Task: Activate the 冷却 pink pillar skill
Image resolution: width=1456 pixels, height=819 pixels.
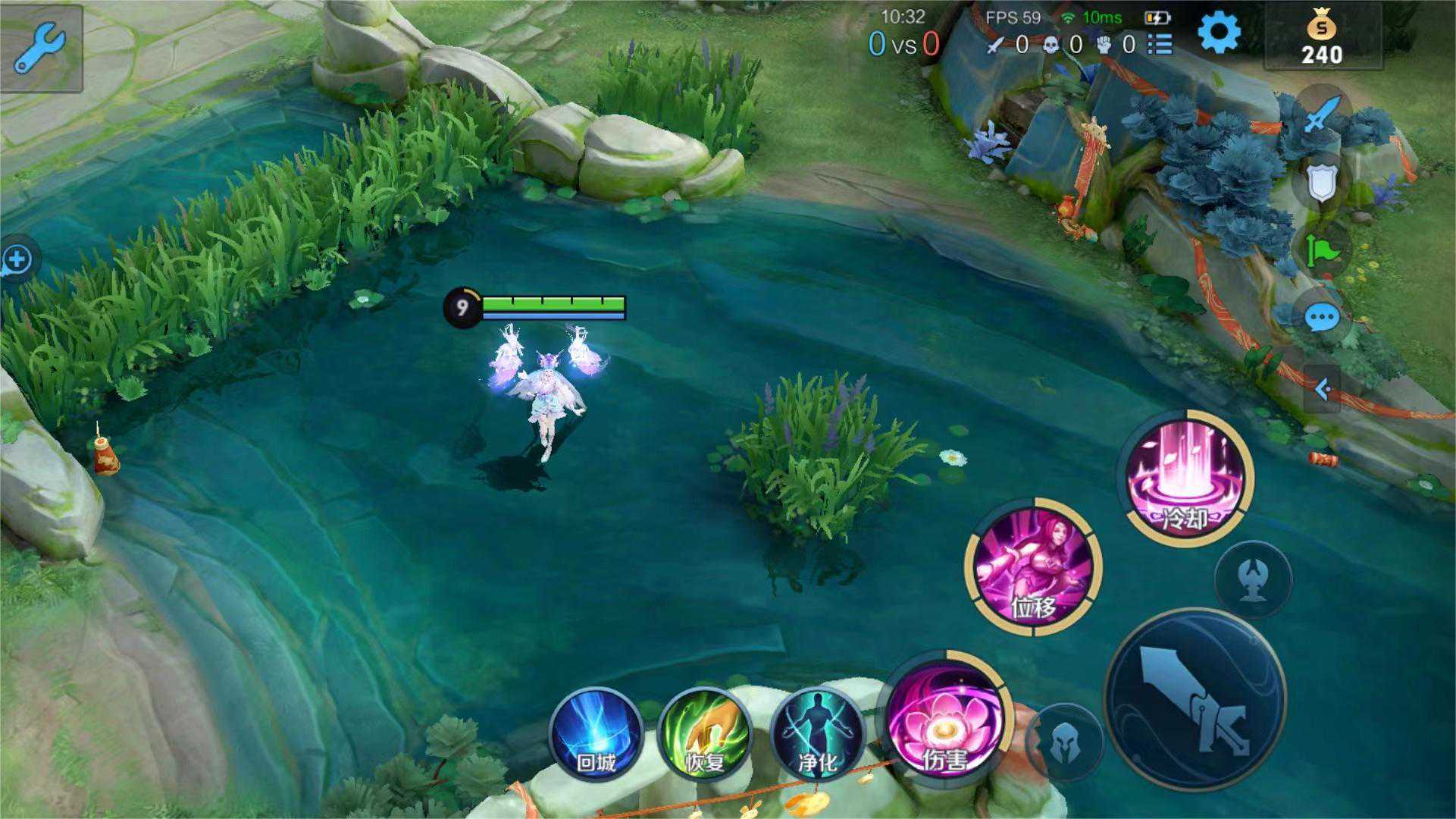Action: point(1186,479)
